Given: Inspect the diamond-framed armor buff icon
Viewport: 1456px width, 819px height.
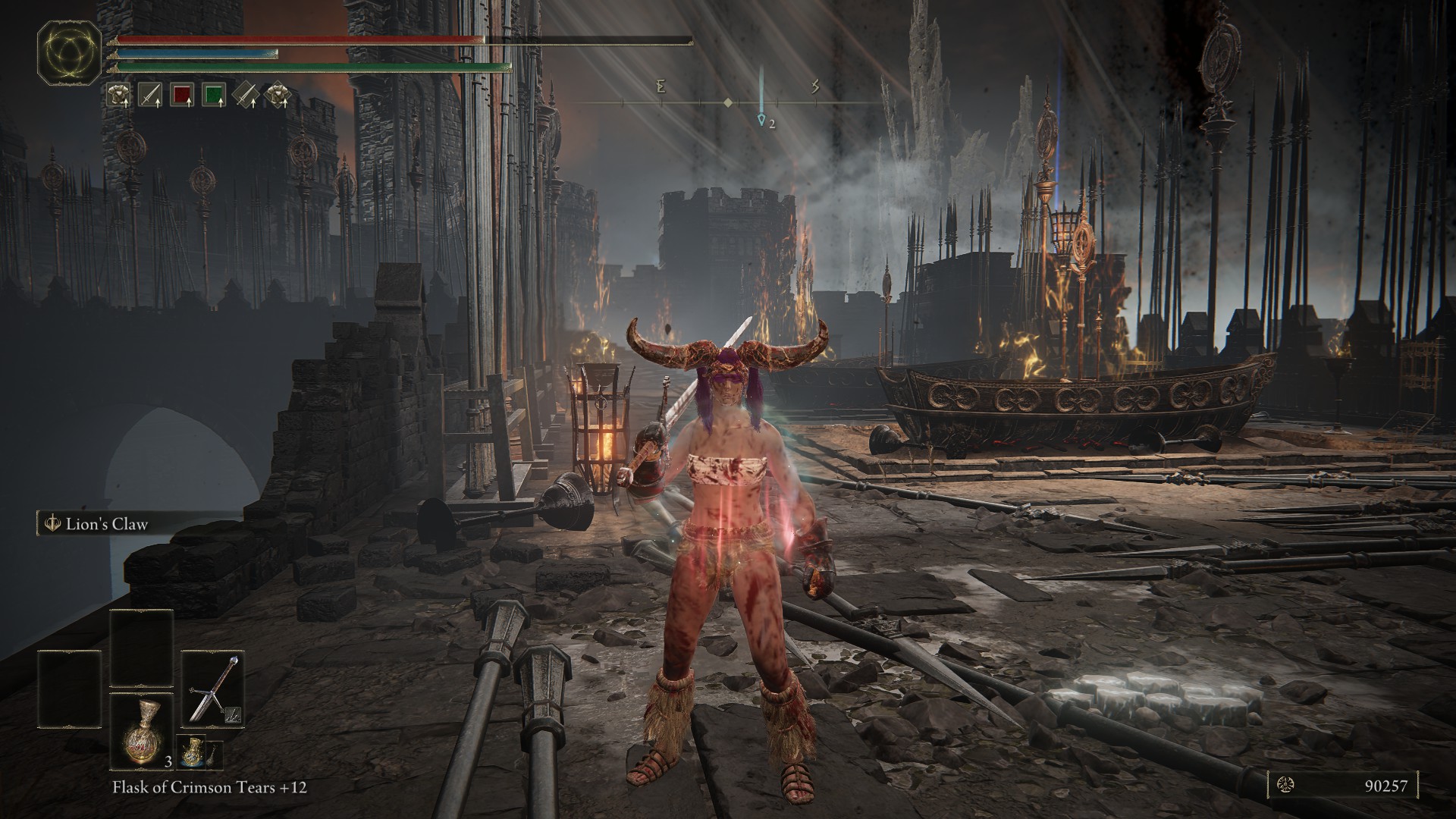Looking at the screenshot, I should (x=277, y=94).
